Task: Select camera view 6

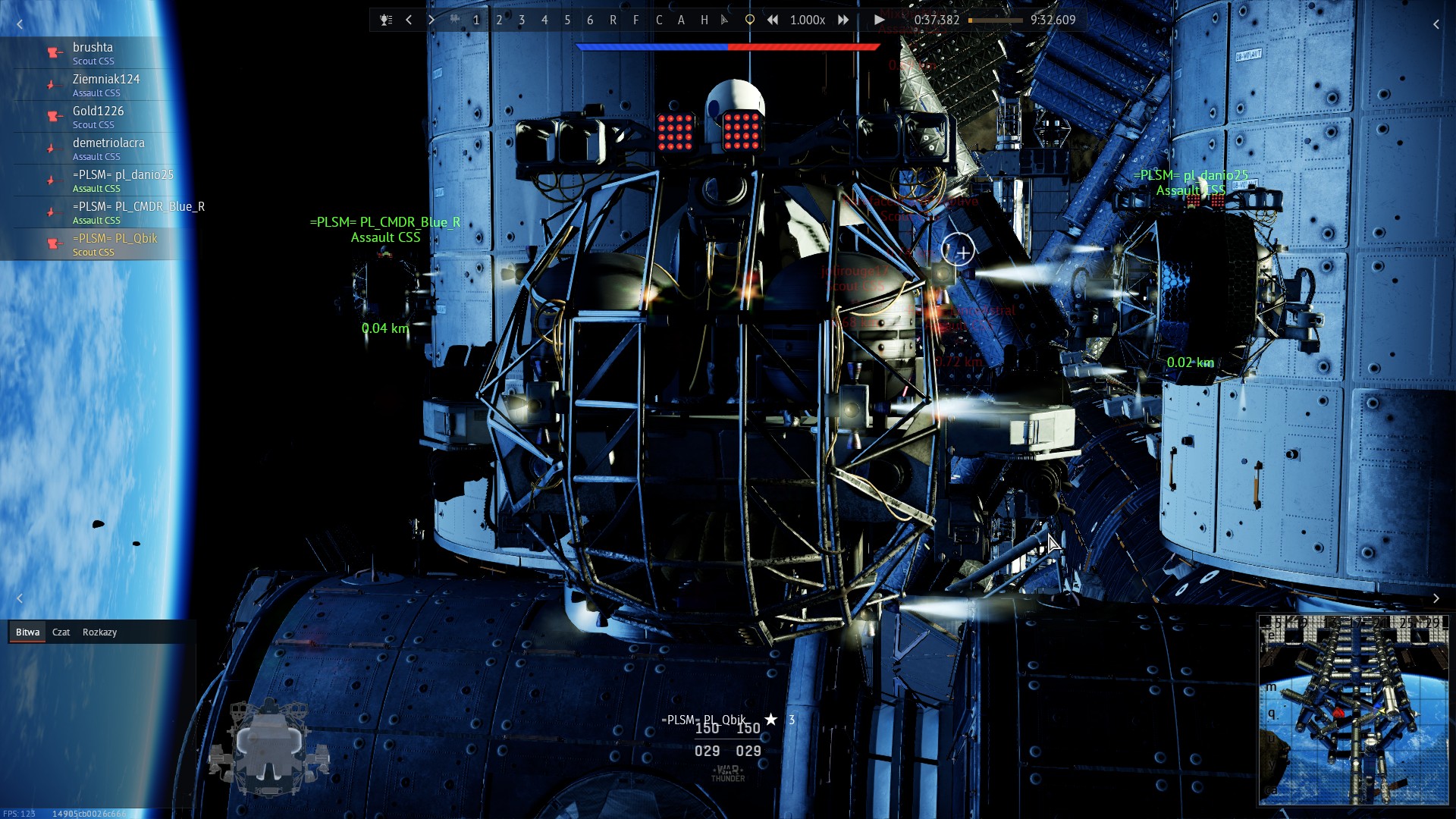Action: click(590, 20)
